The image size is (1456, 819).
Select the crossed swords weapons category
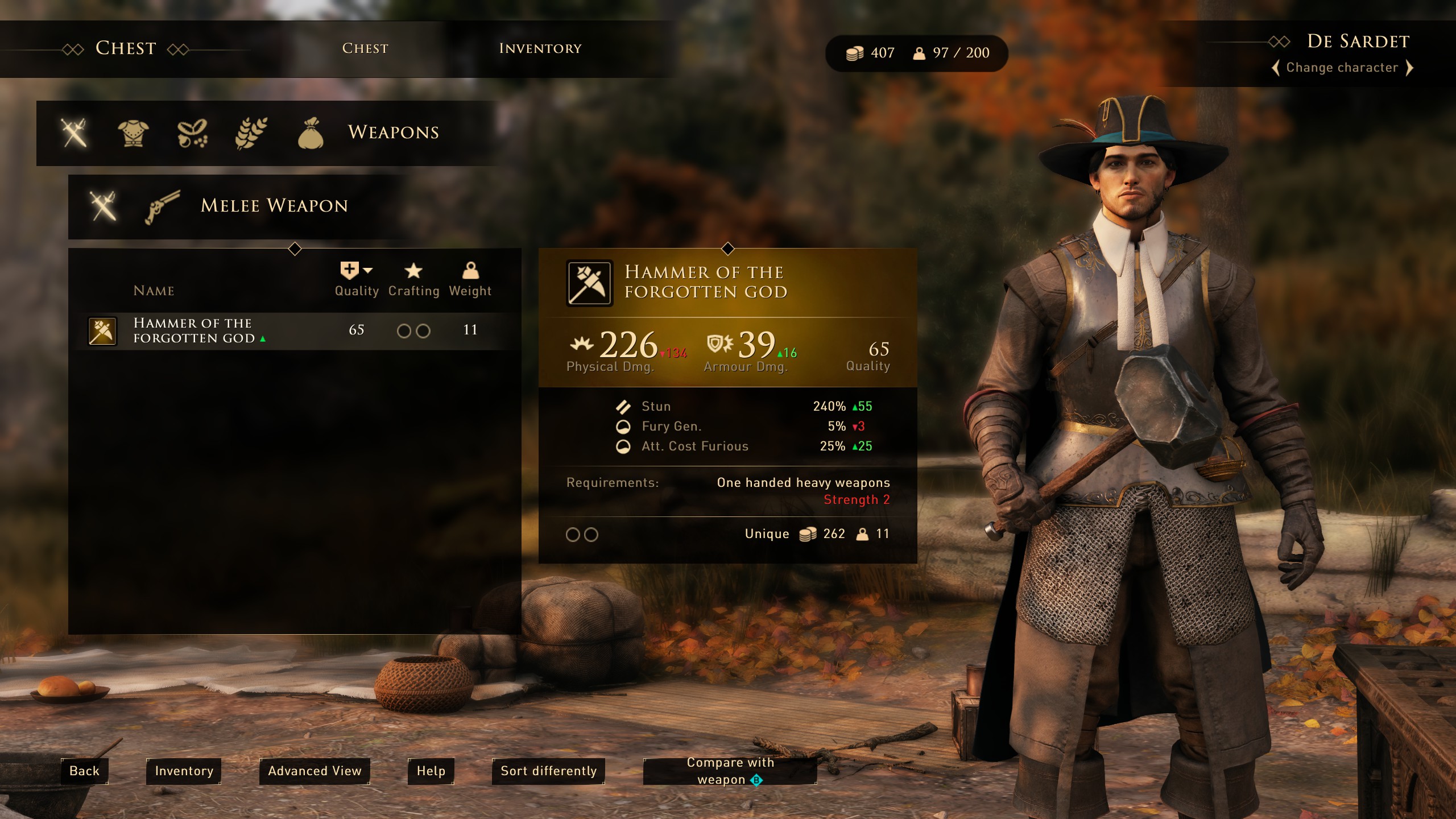point(75,133)
